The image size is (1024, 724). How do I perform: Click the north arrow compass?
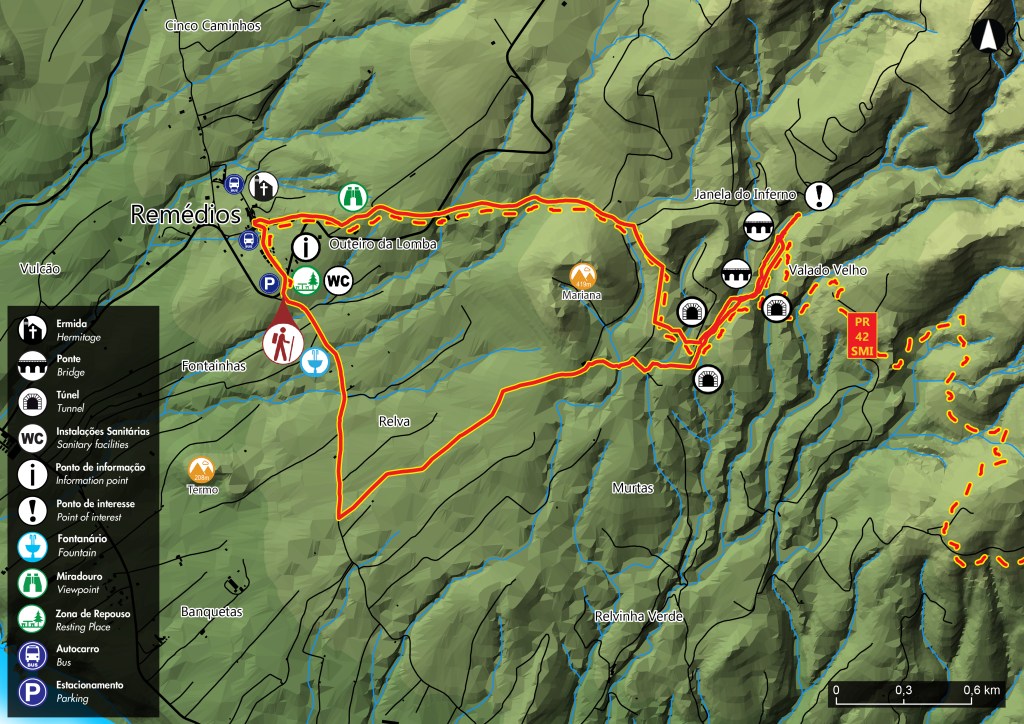point(988,36)
